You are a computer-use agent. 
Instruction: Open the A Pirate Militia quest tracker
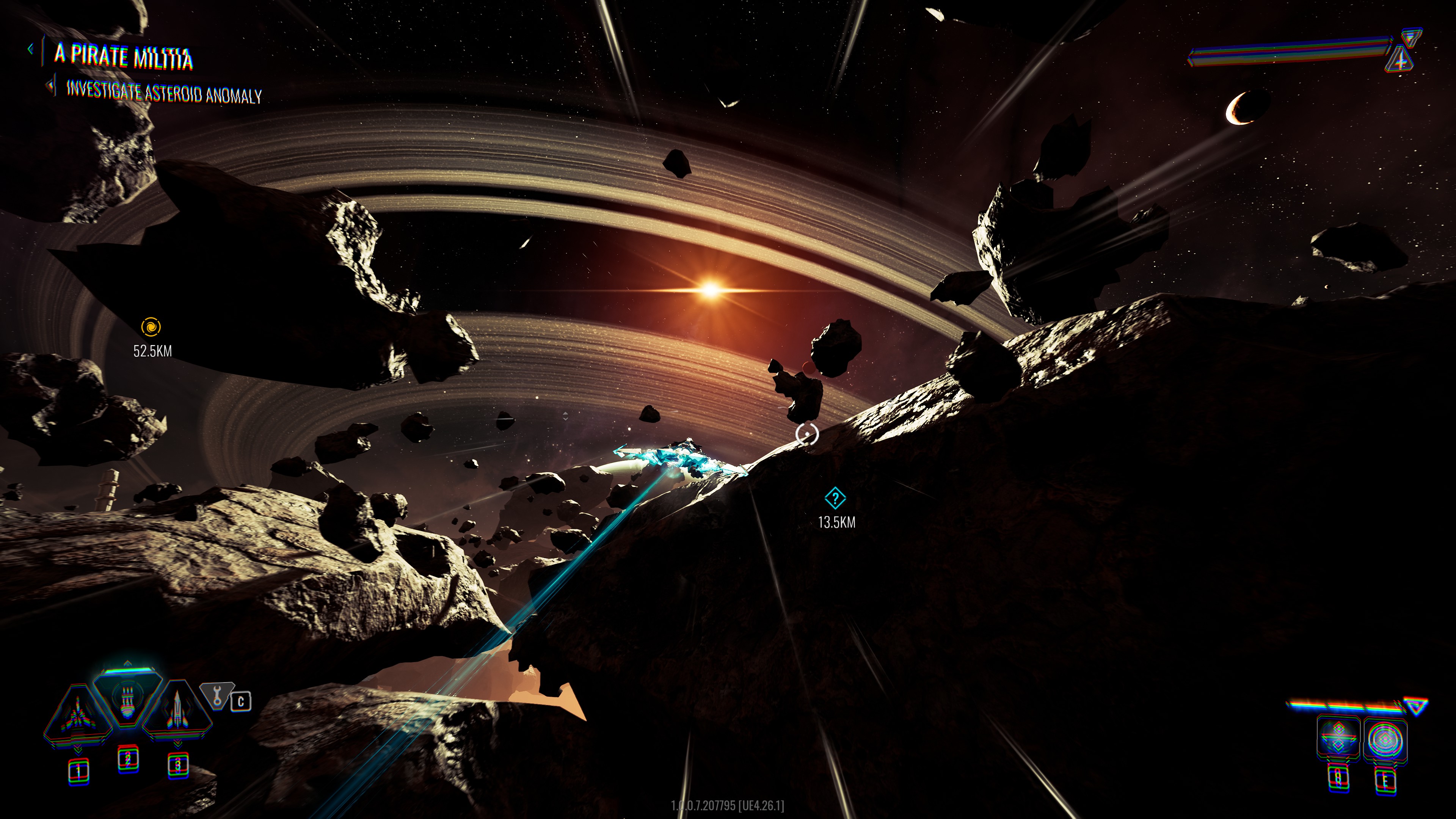123,56
